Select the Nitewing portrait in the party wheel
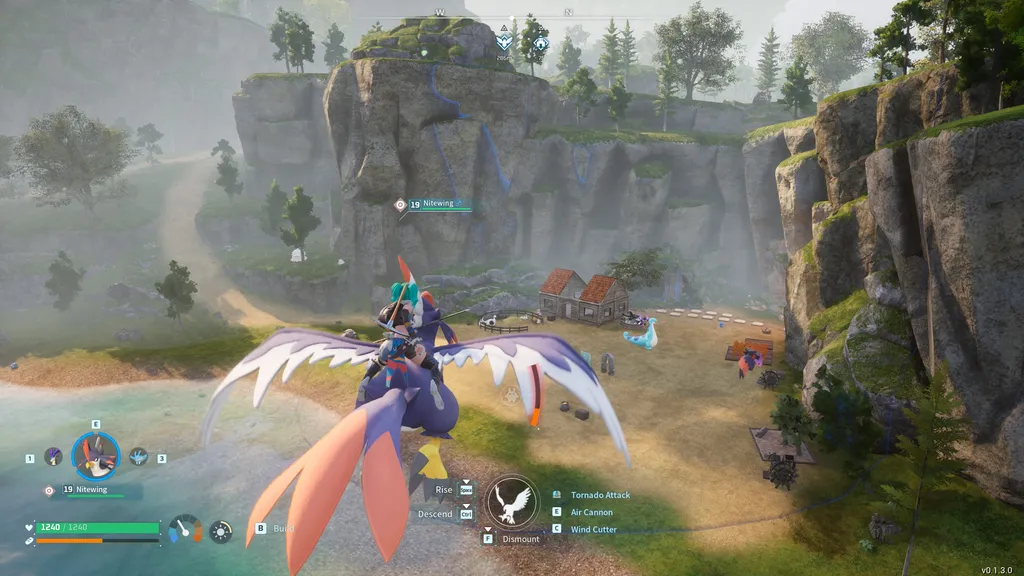This screenshot has height=576, width=1024. tap(96, 457)
